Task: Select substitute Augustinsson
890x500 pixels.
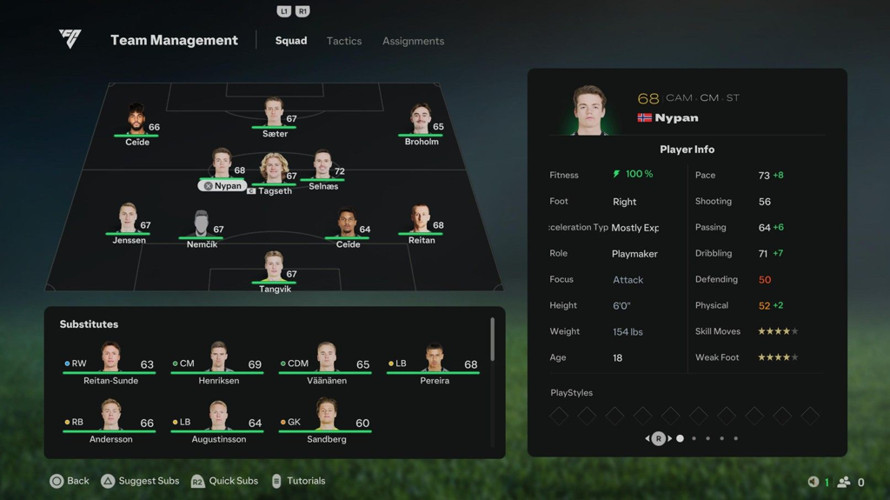Action: coord(218,421)
